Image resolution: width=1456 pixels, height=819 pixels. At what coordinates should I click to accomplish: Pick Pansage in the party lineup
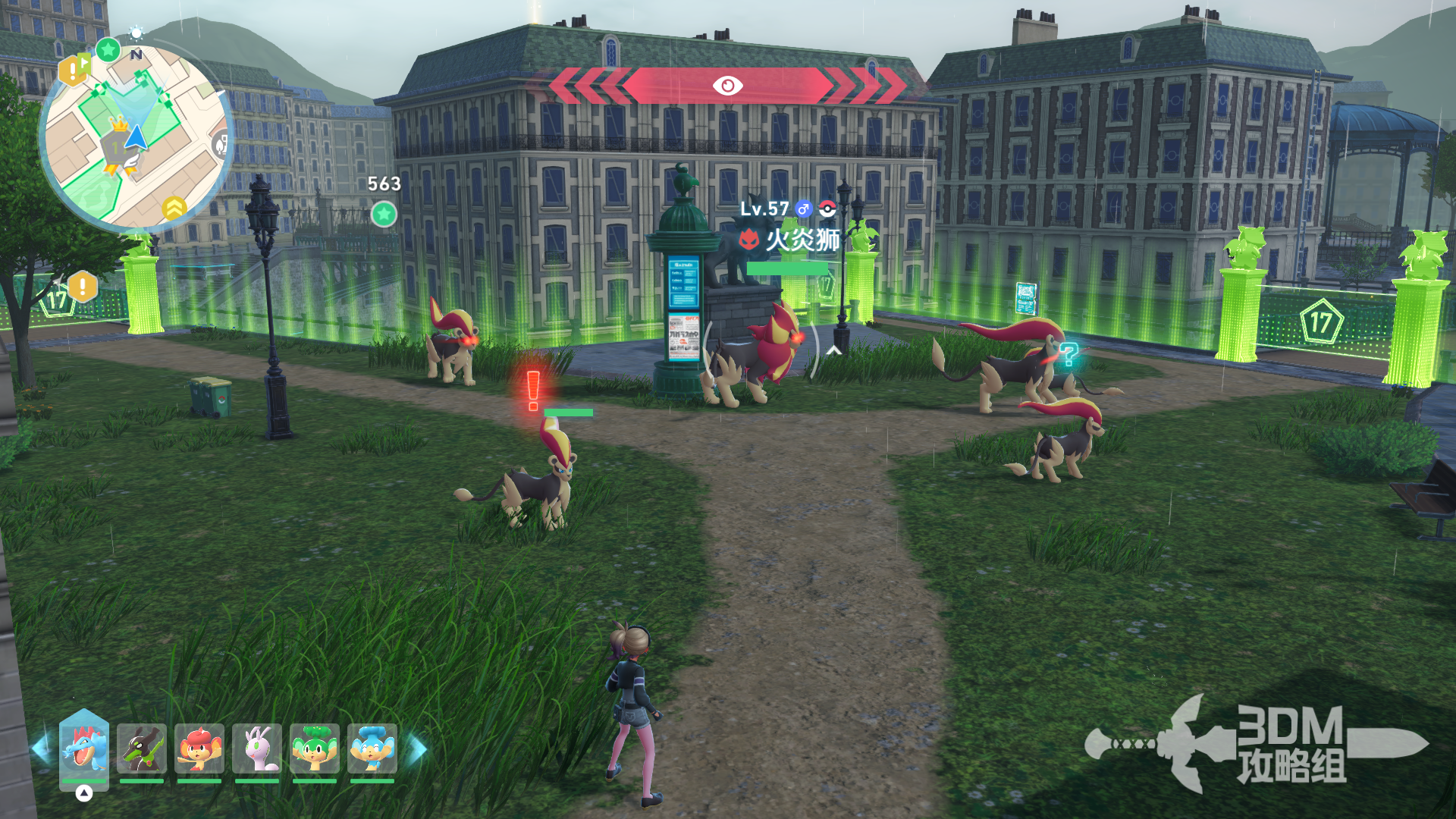315,748
